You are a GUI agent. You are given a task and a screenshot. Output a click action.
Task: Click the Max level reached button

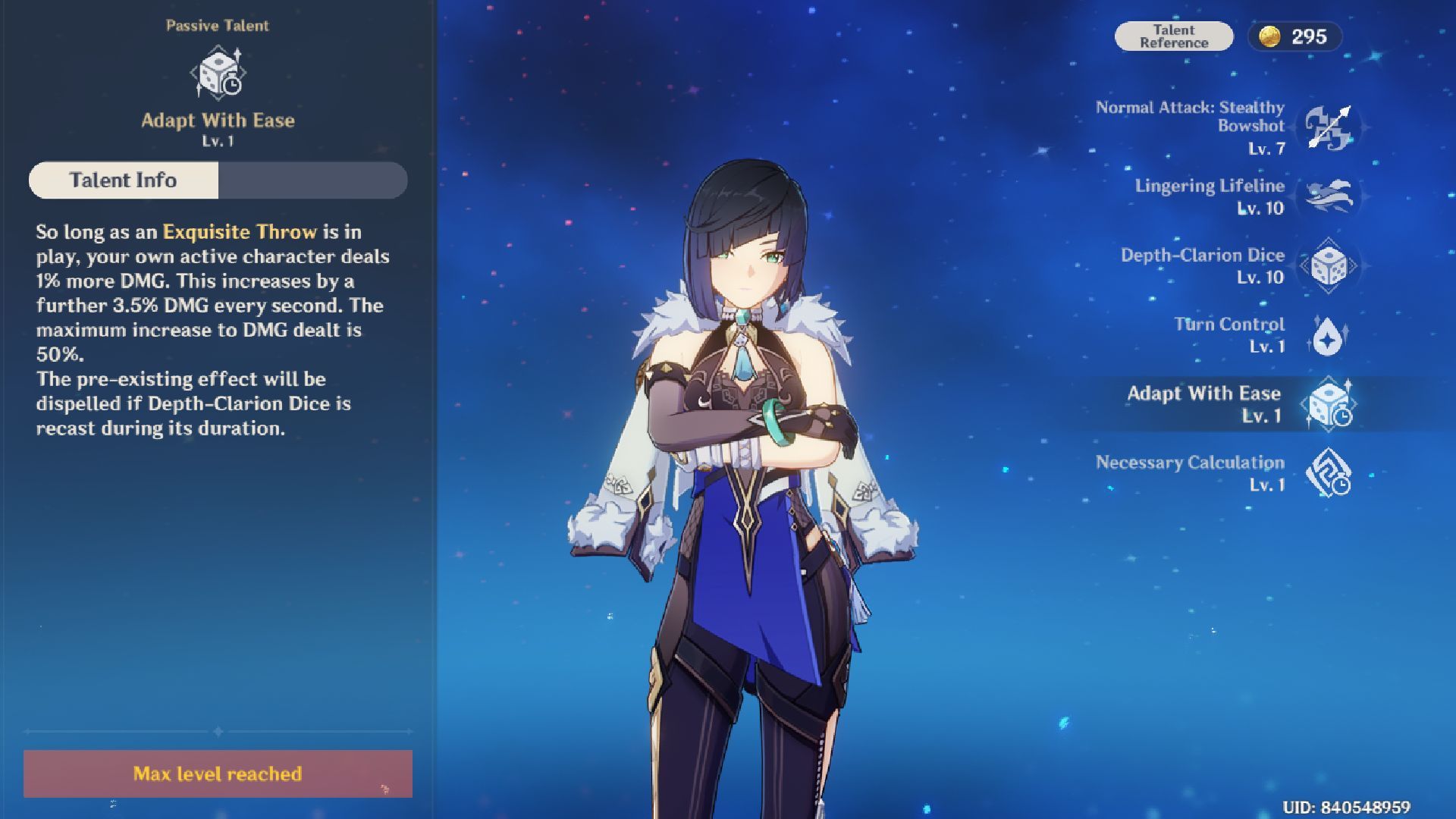[x=218, y=773]
